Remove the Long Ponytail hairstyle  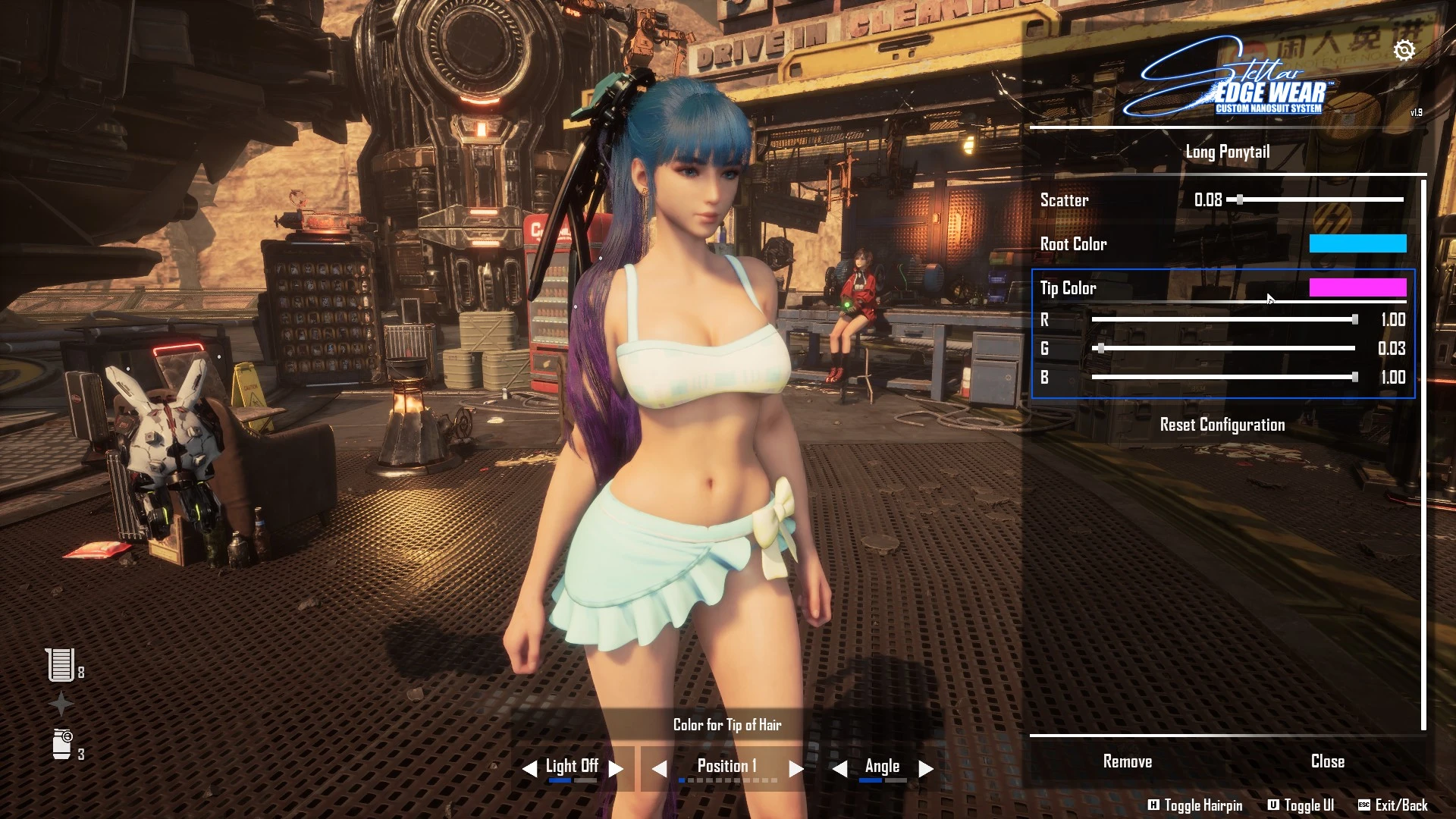click(x=1127, y=761)
